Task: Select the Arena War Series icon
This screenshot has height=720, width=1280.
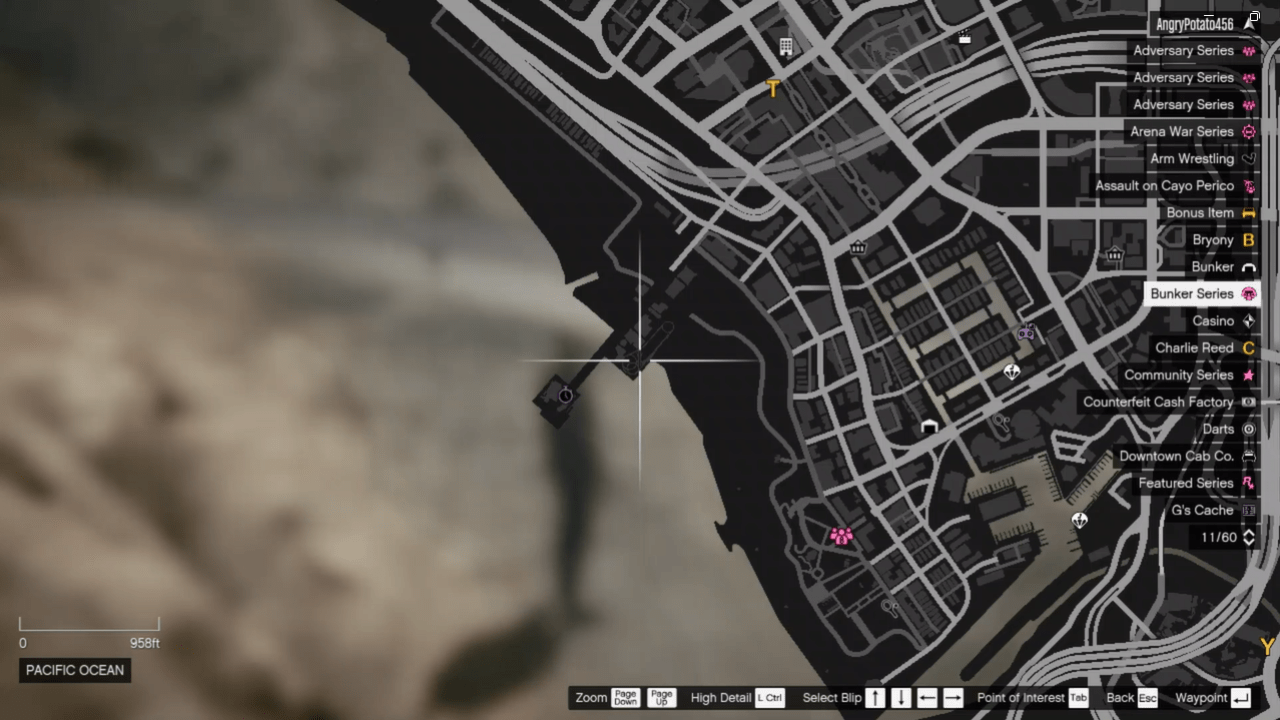Action: pyautogui.click(x=1248, y=131)
